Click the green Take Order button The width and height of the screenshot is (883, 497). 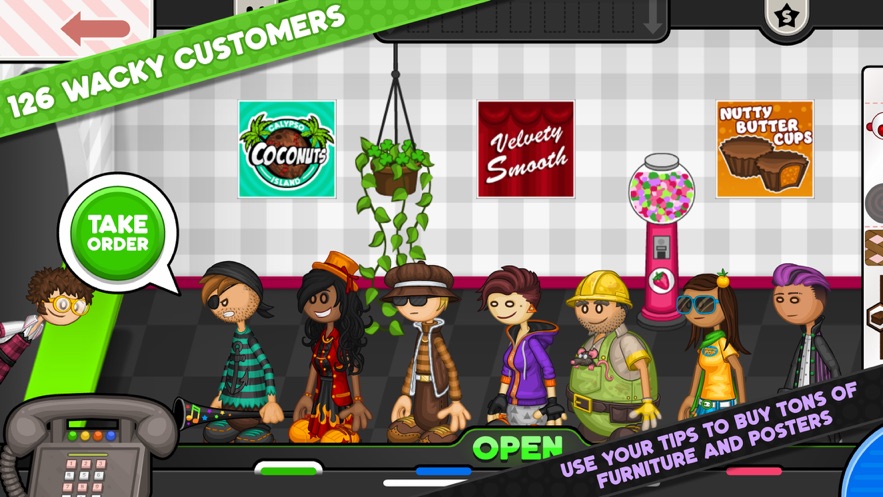117,233
